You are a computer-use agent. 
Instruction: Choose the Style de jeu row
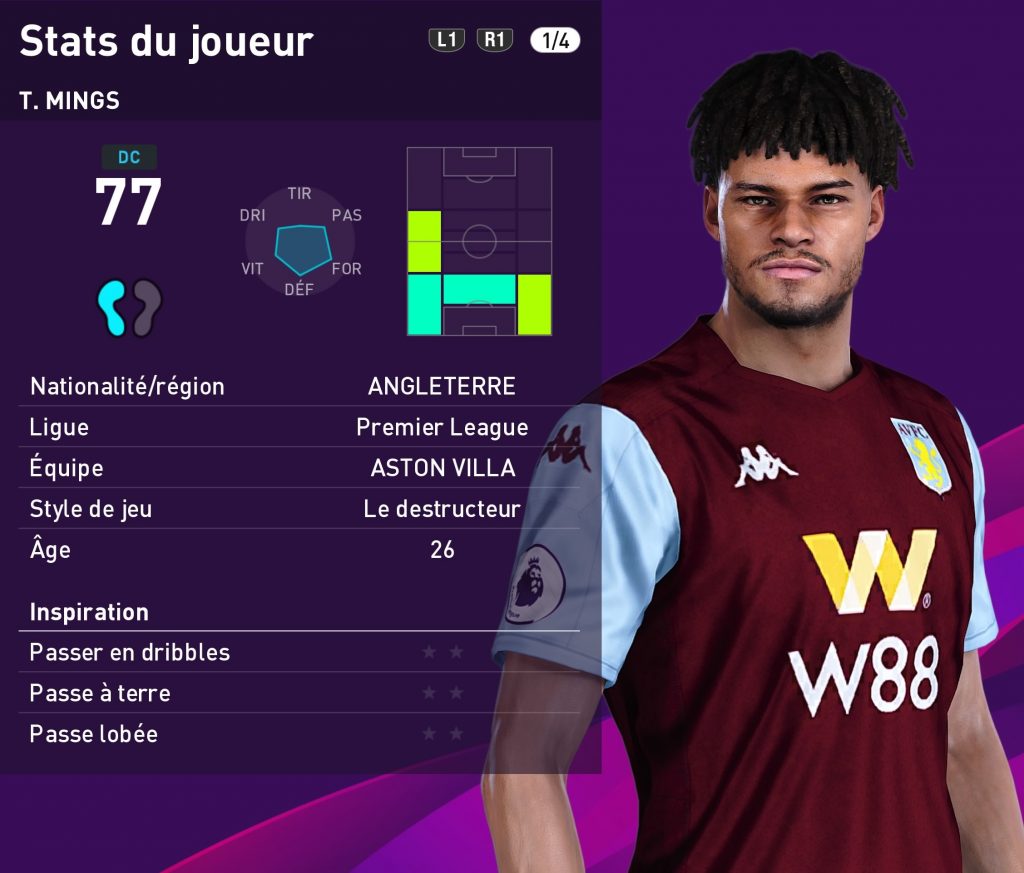[x=299, y=509]
